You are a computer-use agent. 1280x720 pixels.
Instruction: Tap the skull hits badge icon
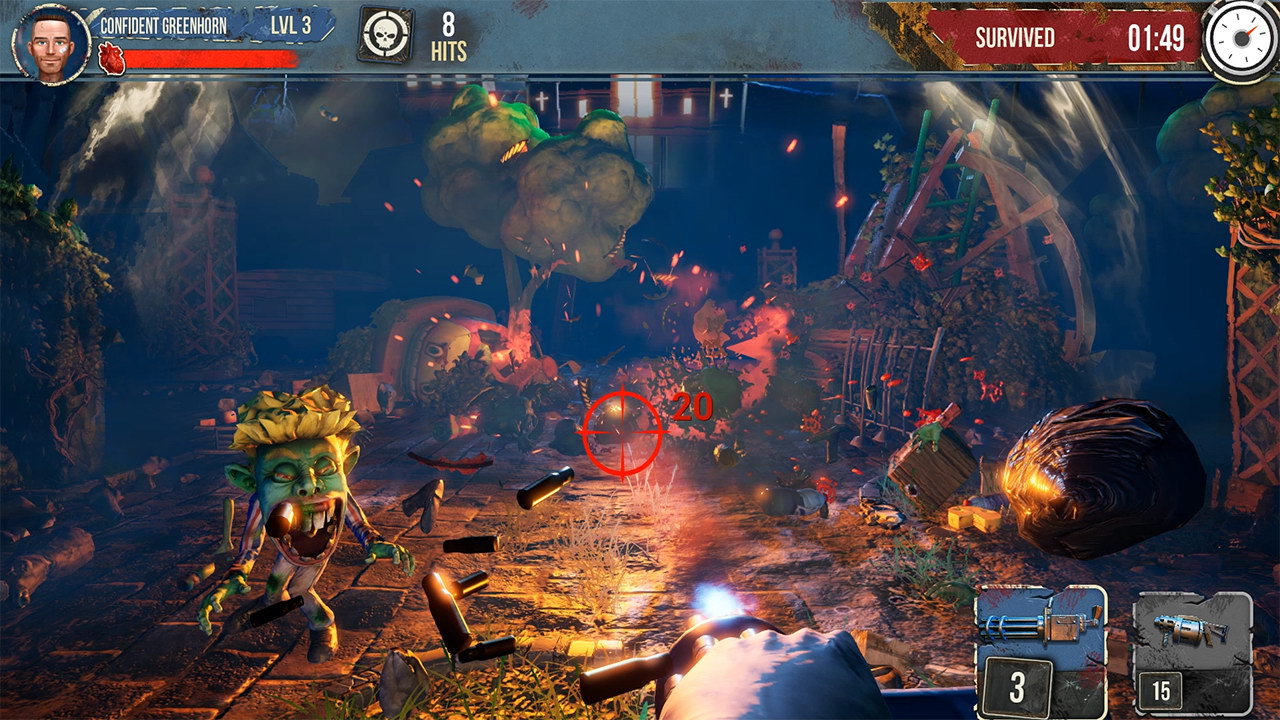coord(385,37)
